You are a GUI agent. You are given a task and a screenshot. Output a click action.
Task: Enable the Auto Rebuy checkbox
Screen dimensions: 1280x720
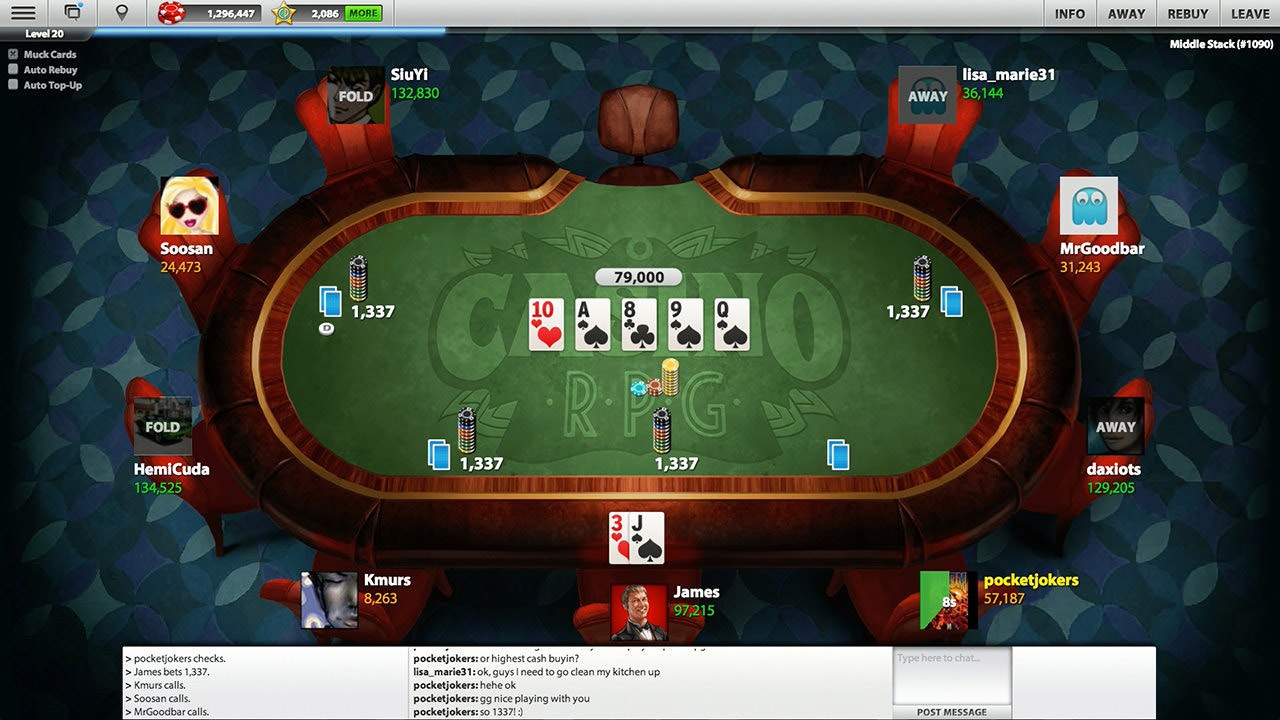click(13, 70)
